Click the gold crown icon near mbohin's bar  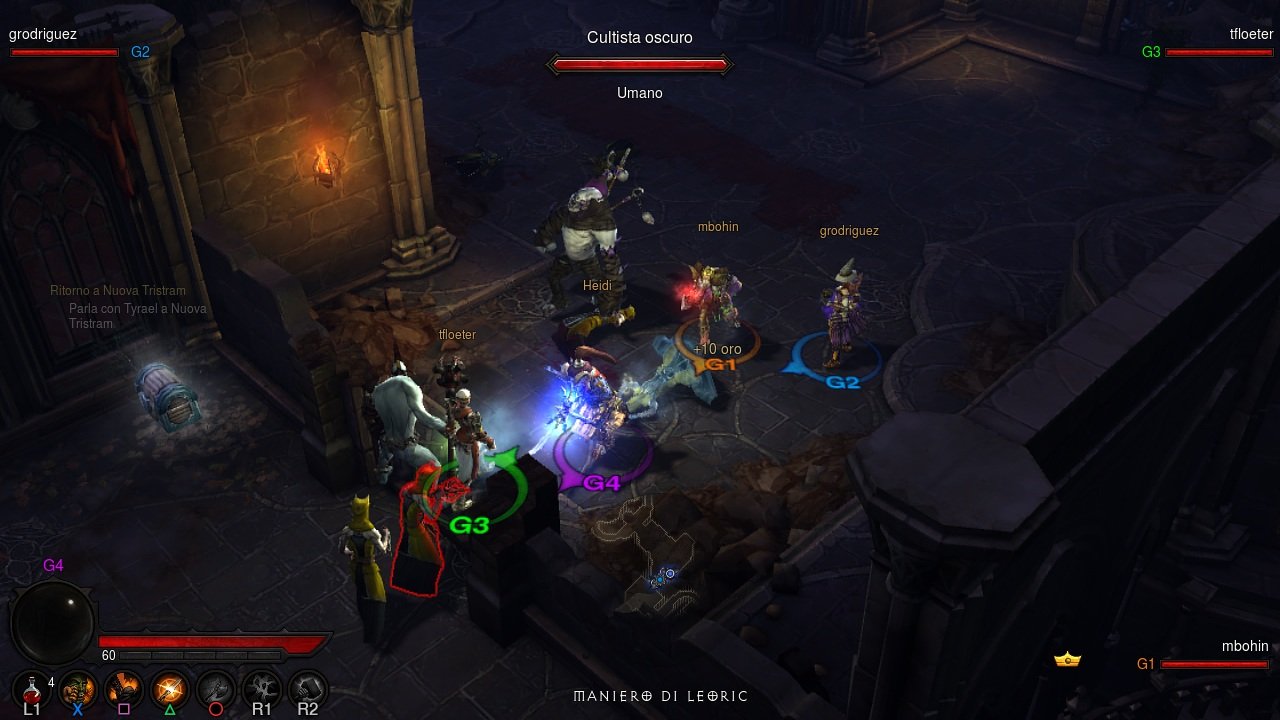pyautogui.click(x=1066, y=658)
